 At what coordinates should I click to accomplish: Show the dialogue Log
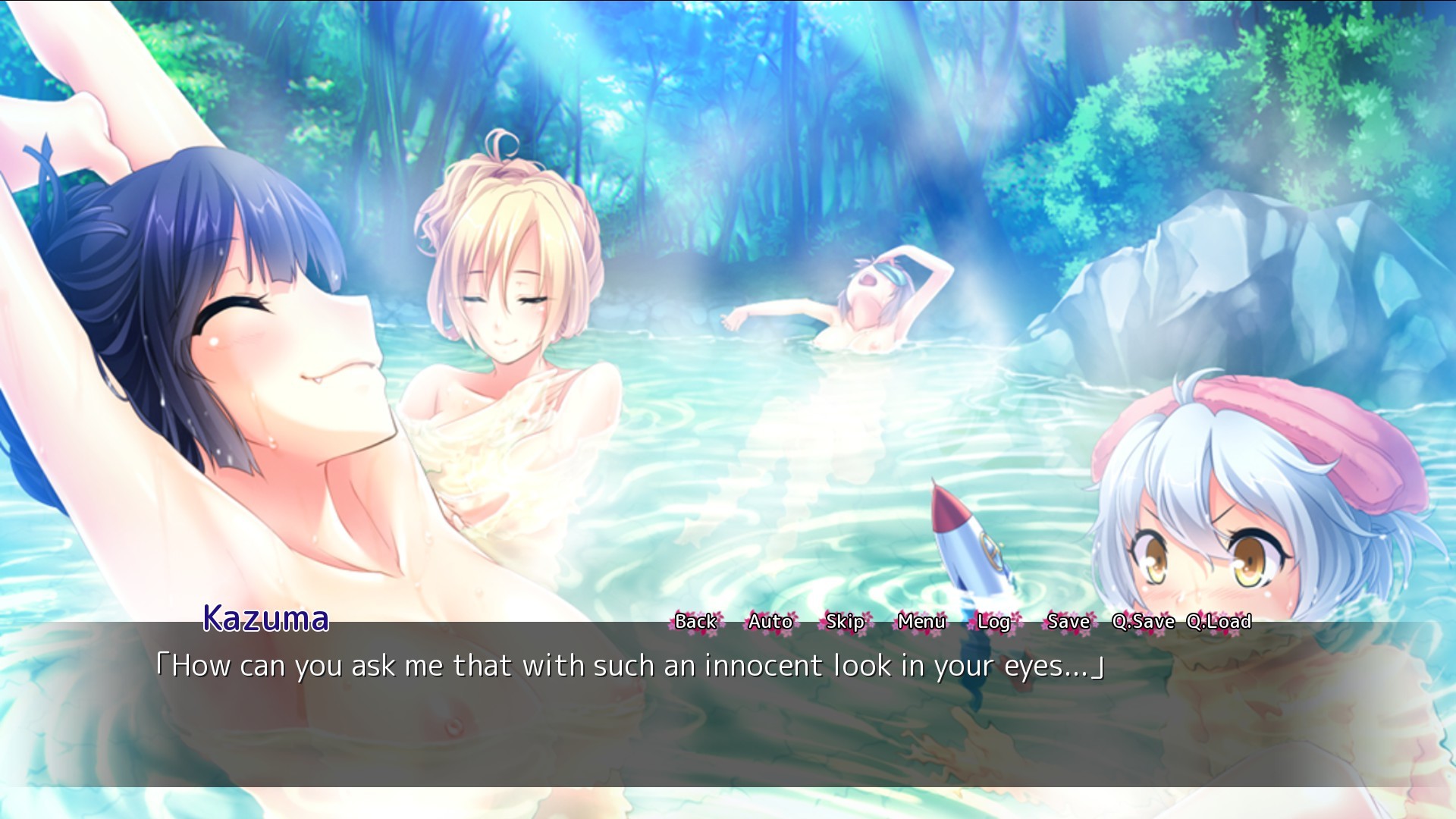pyautogui.click(x=993, y=622)
